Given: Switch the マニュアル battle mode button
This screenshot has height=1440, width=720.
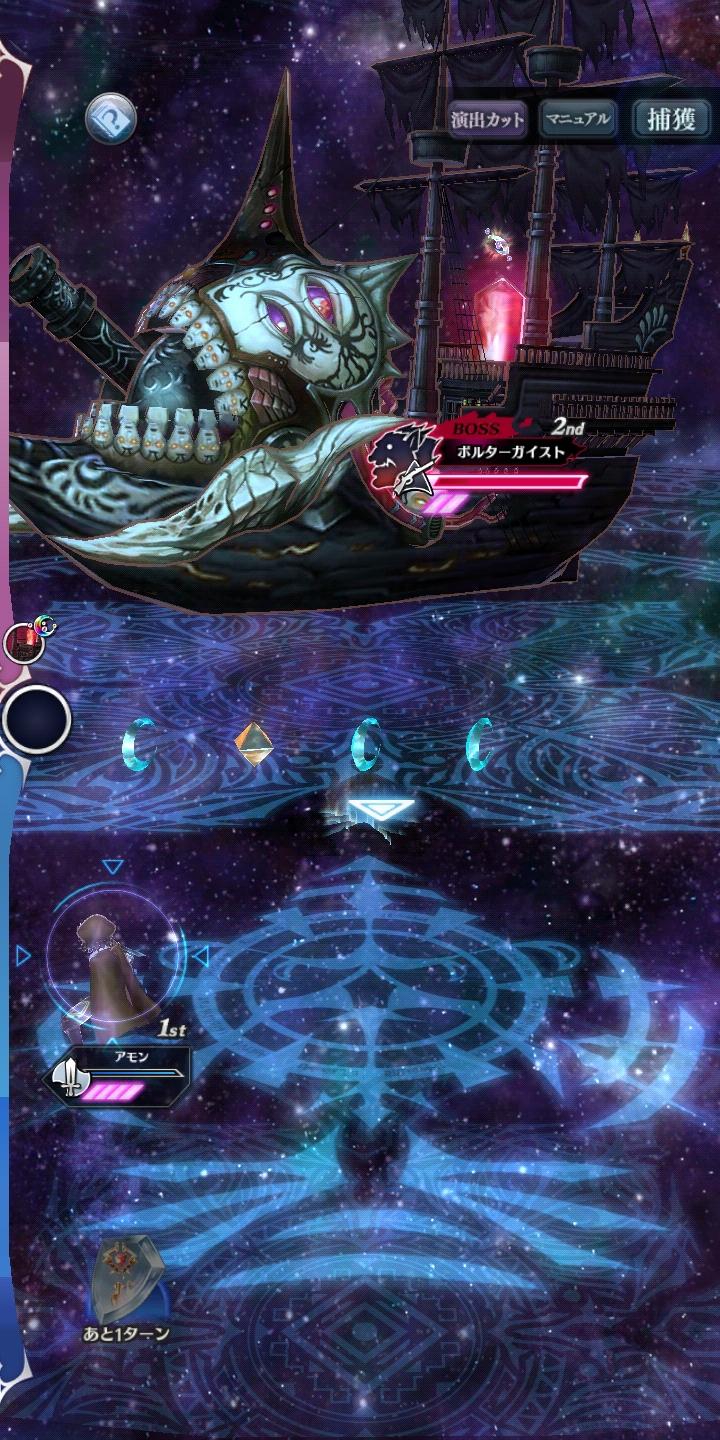Looking at the screenshot, I should (577, 120).
